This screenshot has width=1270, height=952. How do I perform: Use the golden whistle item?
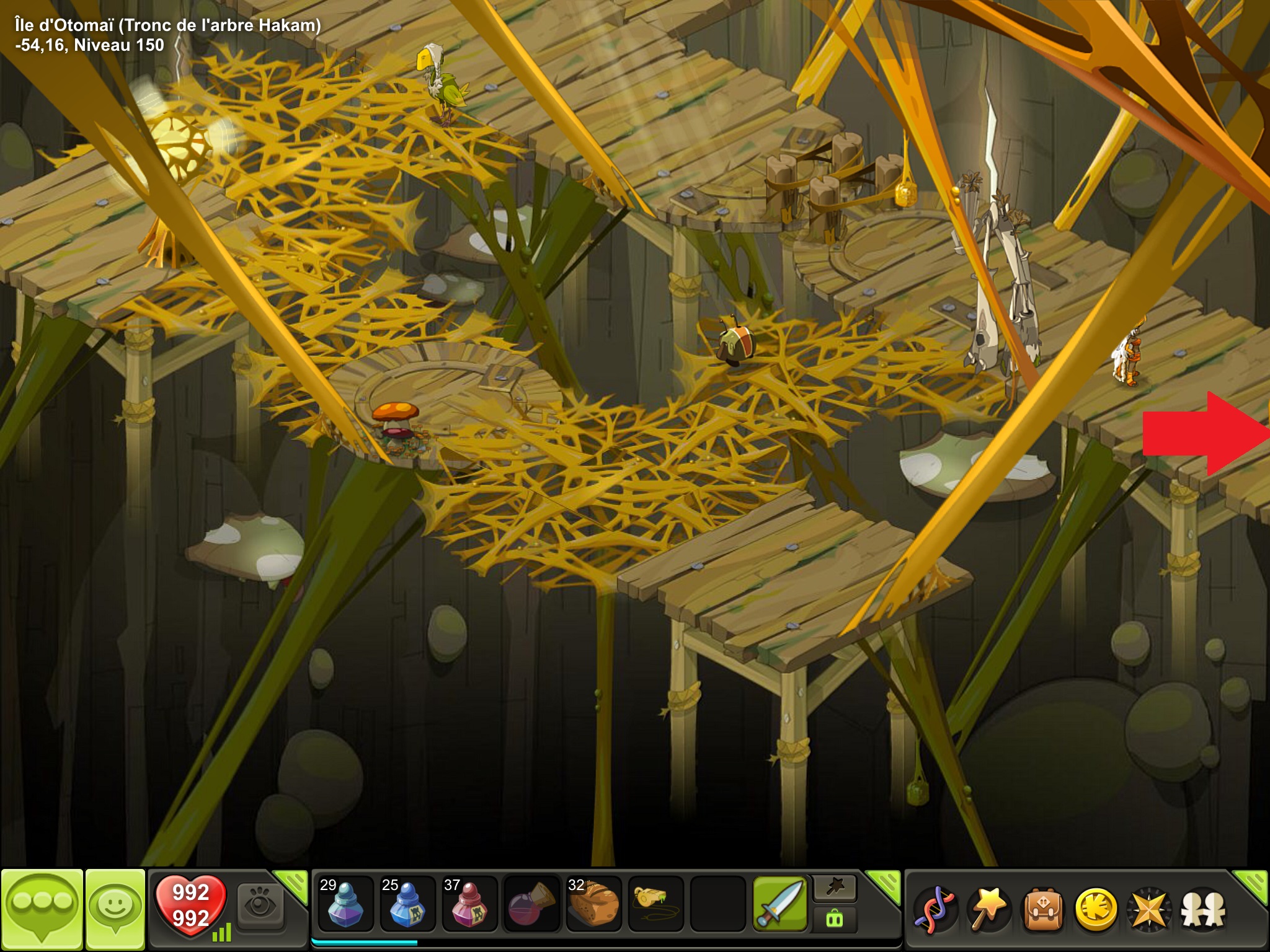(x=655, y=904)
